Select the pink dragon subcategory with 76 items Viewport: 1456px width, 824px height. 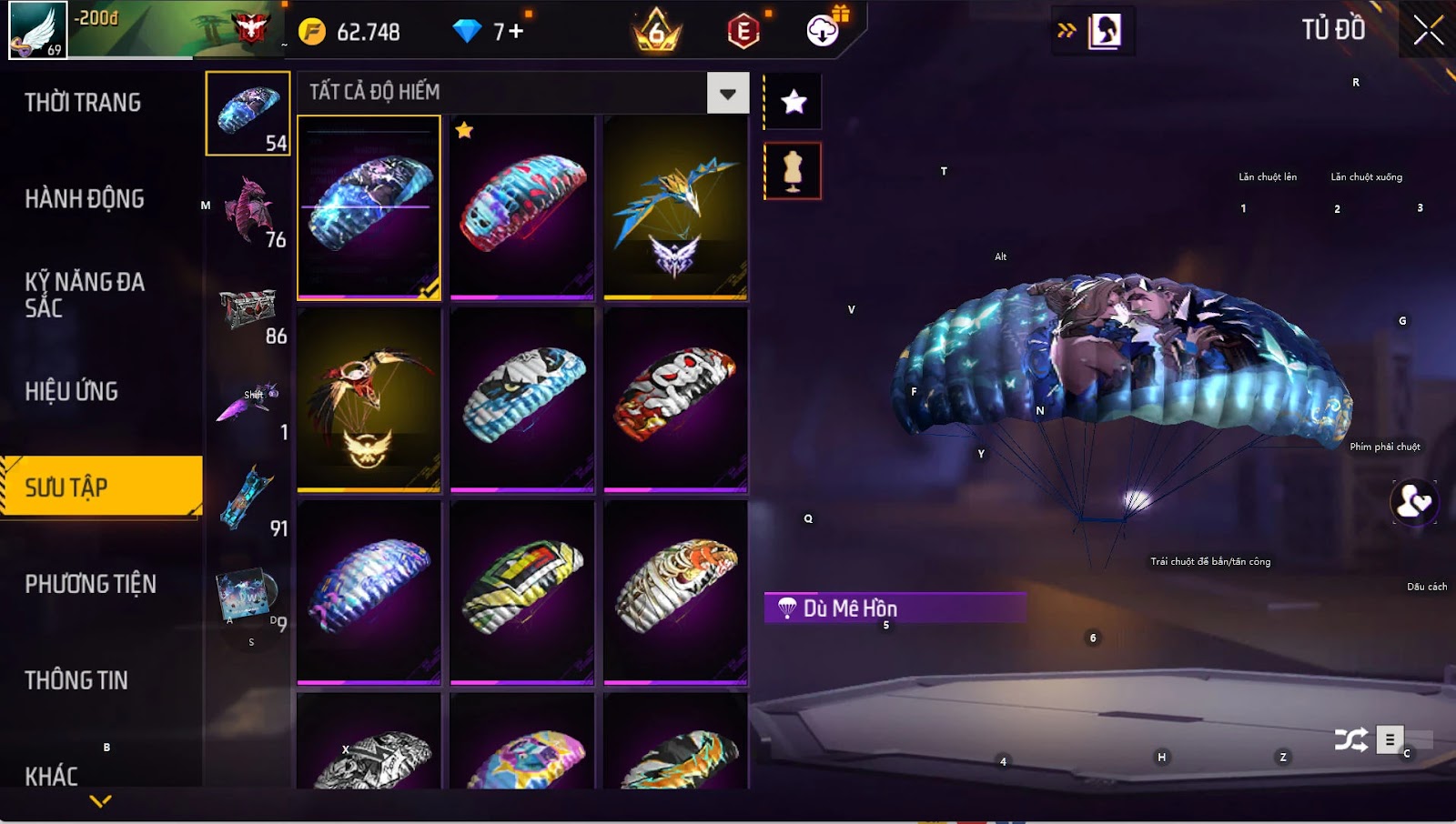[x=248, y=210]
